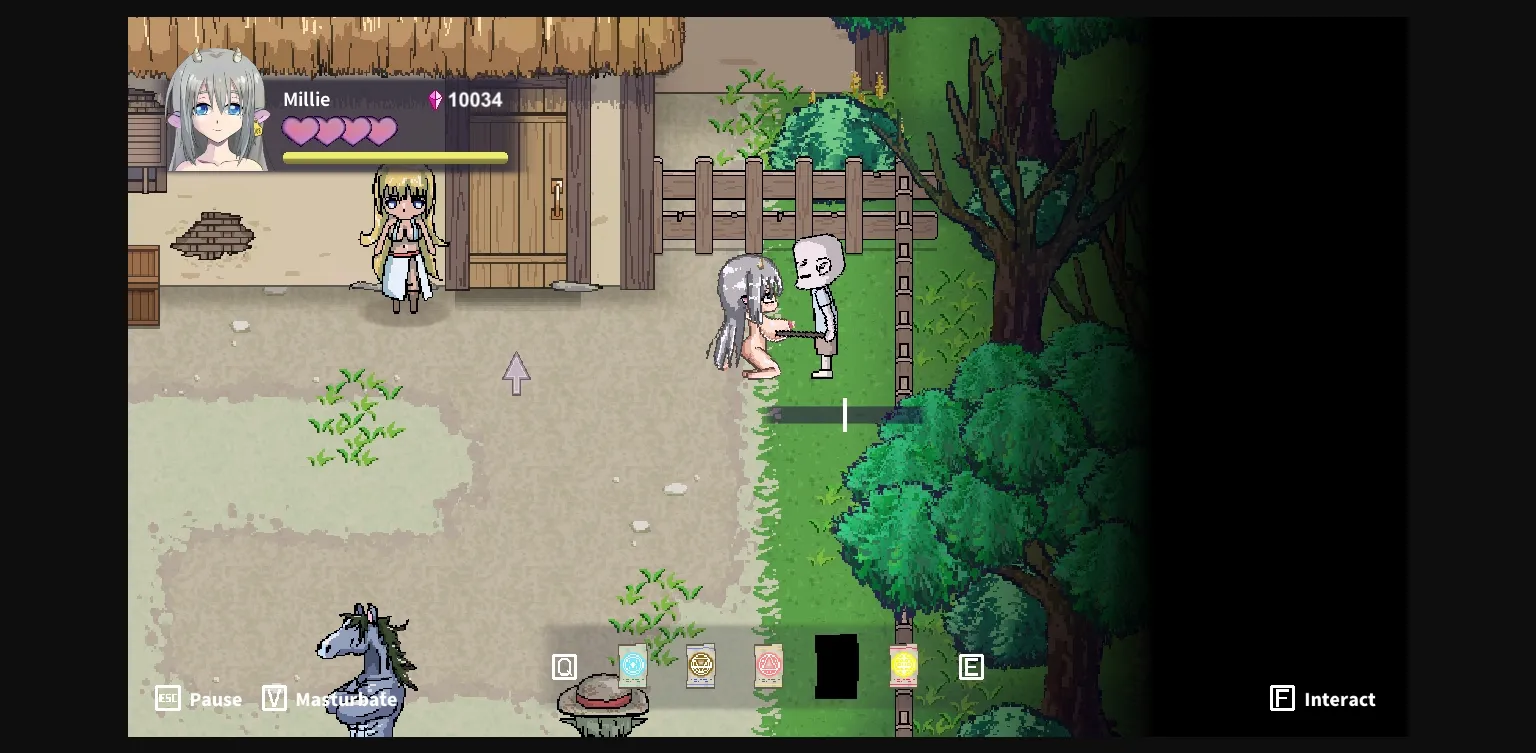Viewport: 1536px width, 753px height.
Task: Trigger the Interact command
Action: tap(1340, 699)
